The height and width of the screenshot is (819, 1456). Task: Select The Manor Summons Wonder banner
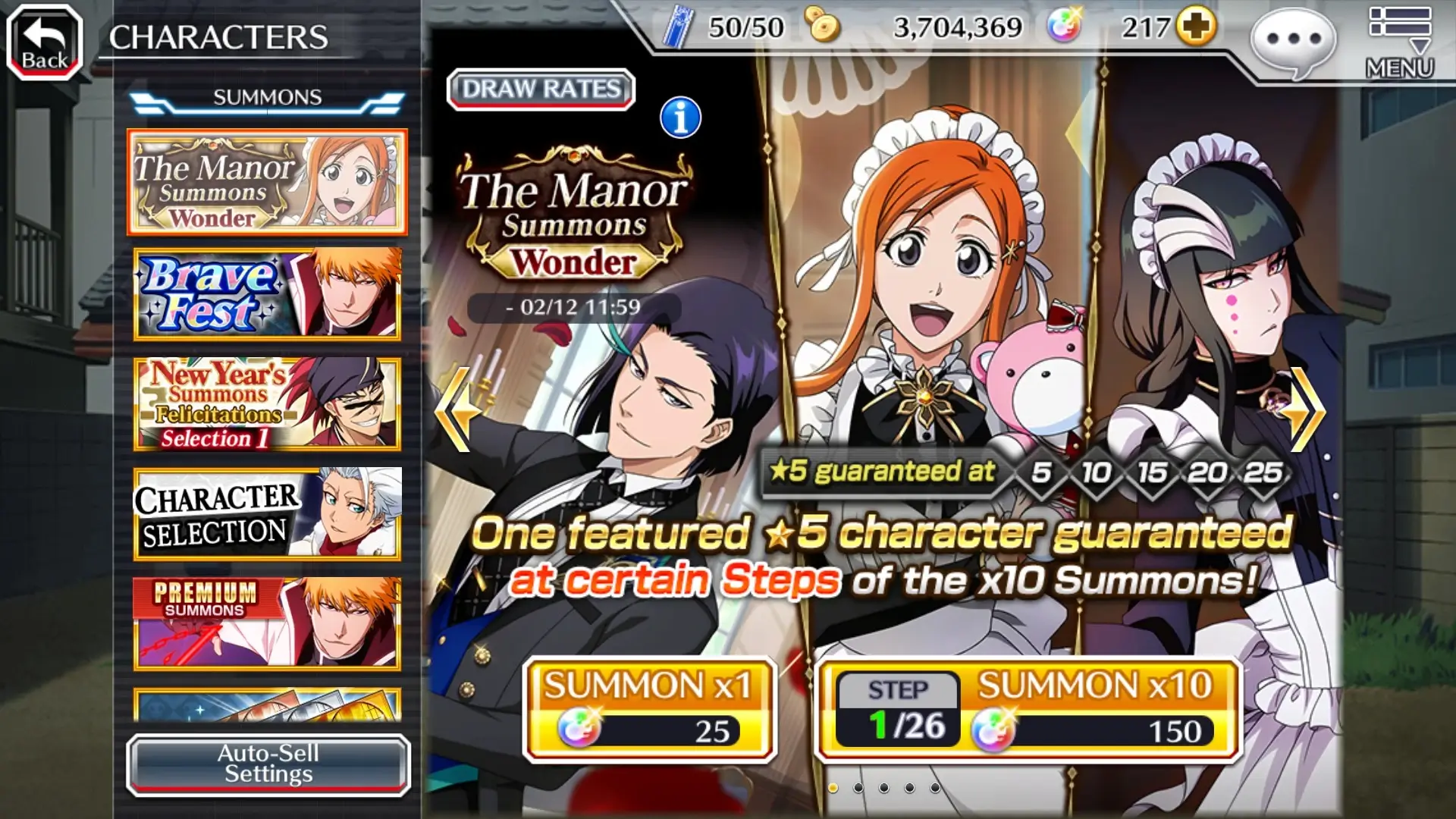pyautogui.click(x=266, y=184)
